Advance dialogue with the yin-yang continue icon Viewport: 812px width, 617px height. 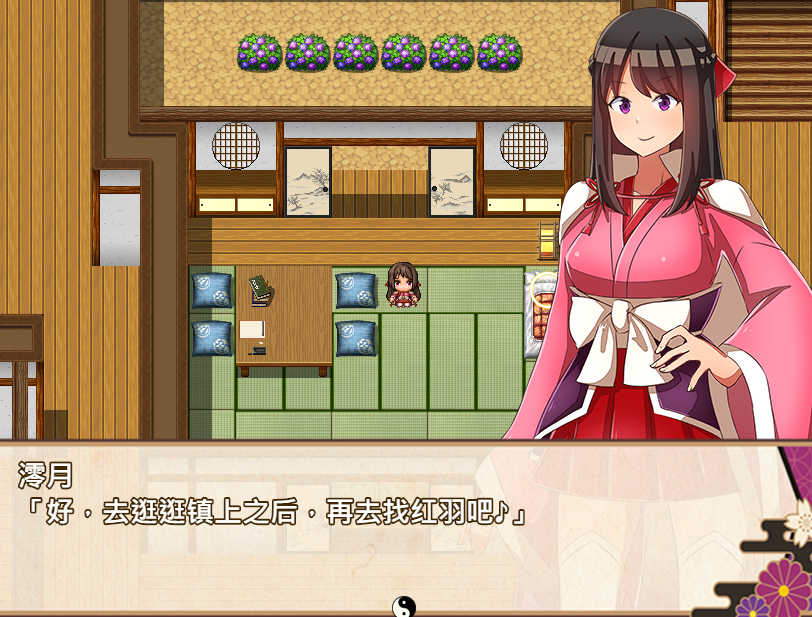click(x=403, y=606)
